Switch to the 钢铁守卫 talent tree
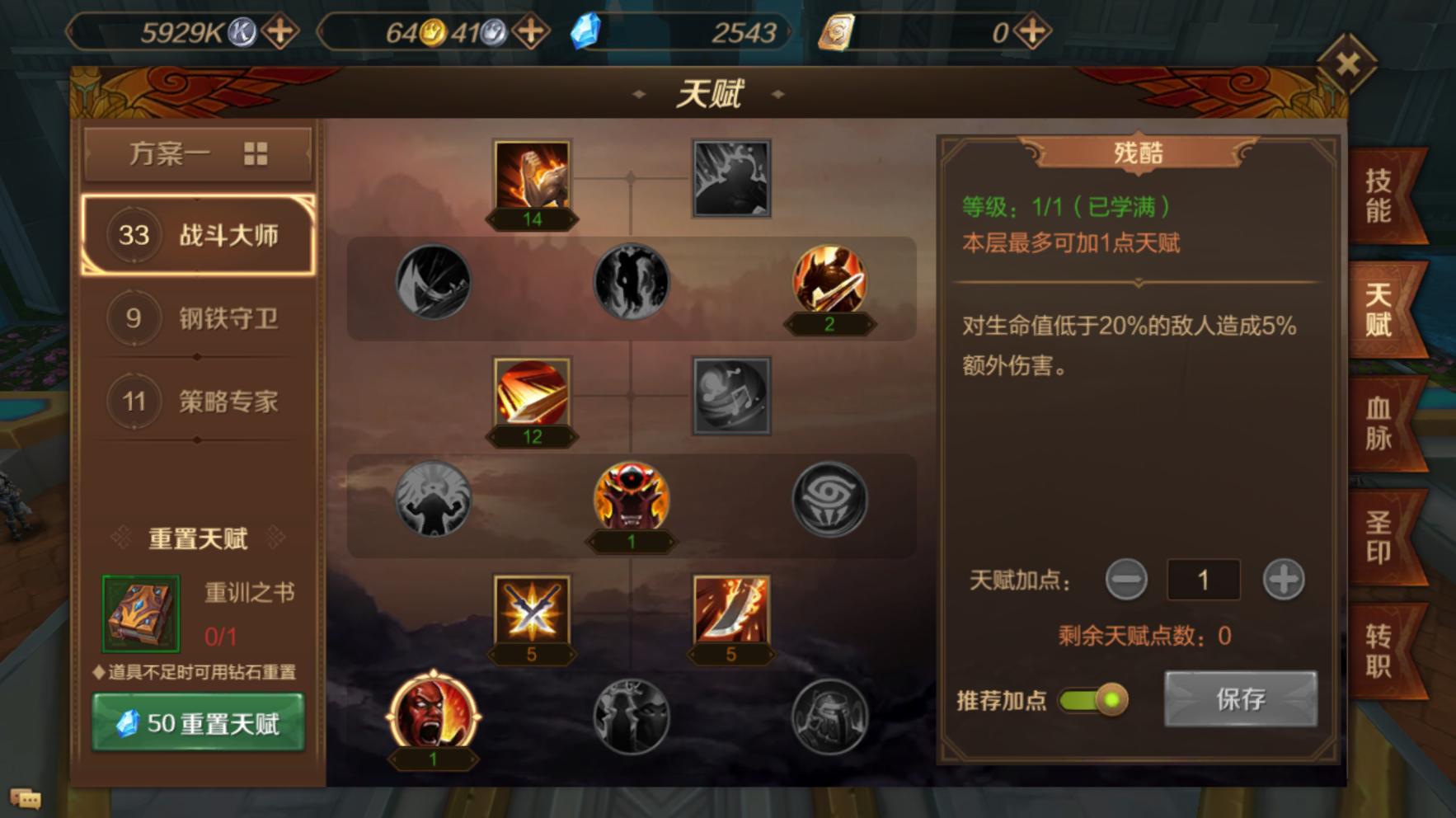The image size is (1456, 818). [198, 319]
